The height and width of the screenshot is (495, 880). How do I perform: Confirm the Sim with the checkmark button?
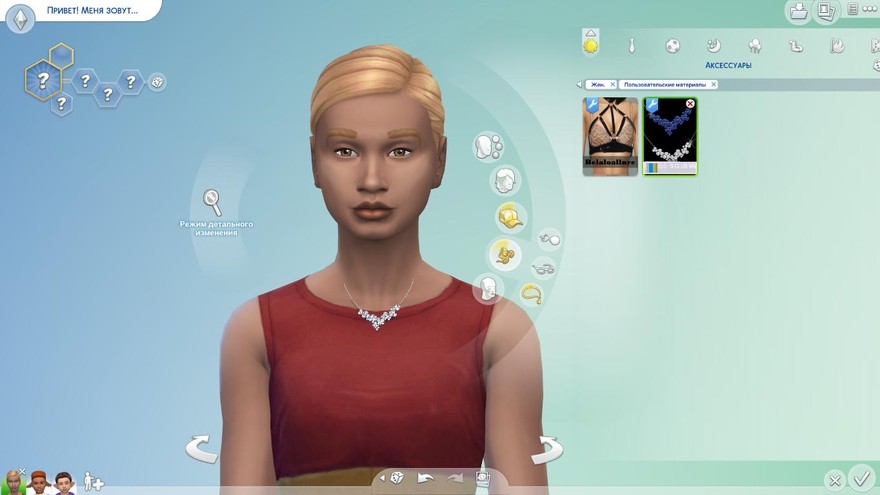[860, 478]
